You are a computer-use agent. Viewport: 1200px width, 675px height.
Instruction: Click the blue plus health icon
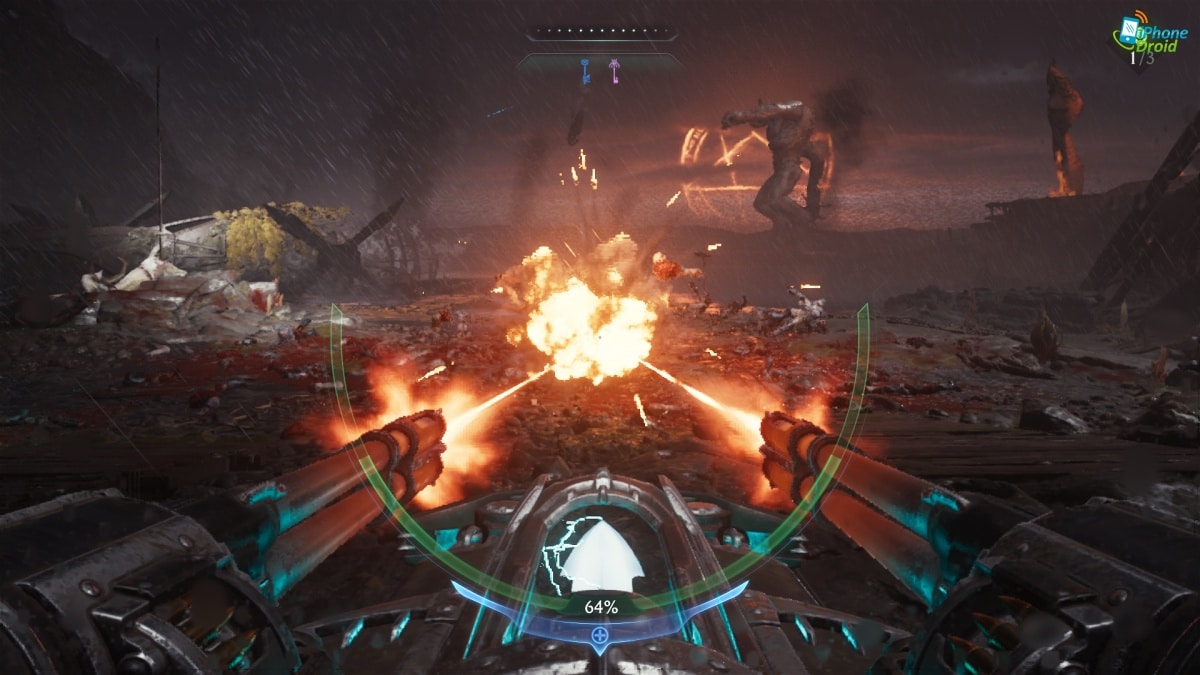click(x=599, y=634)
